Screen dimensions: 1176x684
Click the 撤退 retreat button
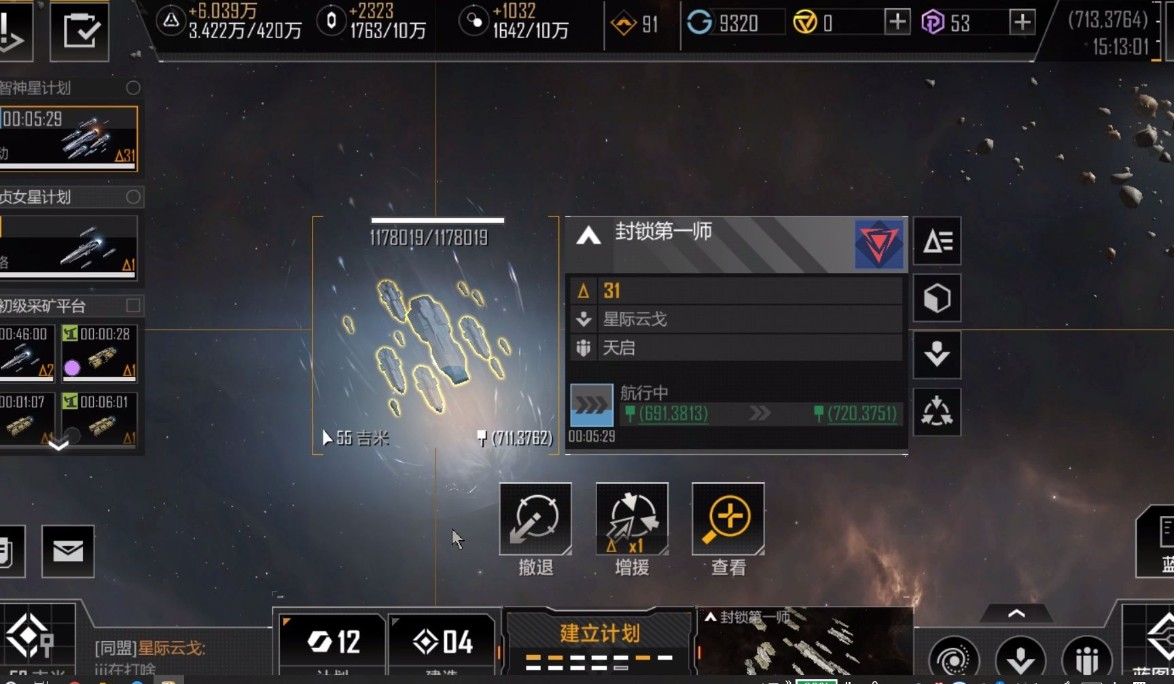pos(536,519)
